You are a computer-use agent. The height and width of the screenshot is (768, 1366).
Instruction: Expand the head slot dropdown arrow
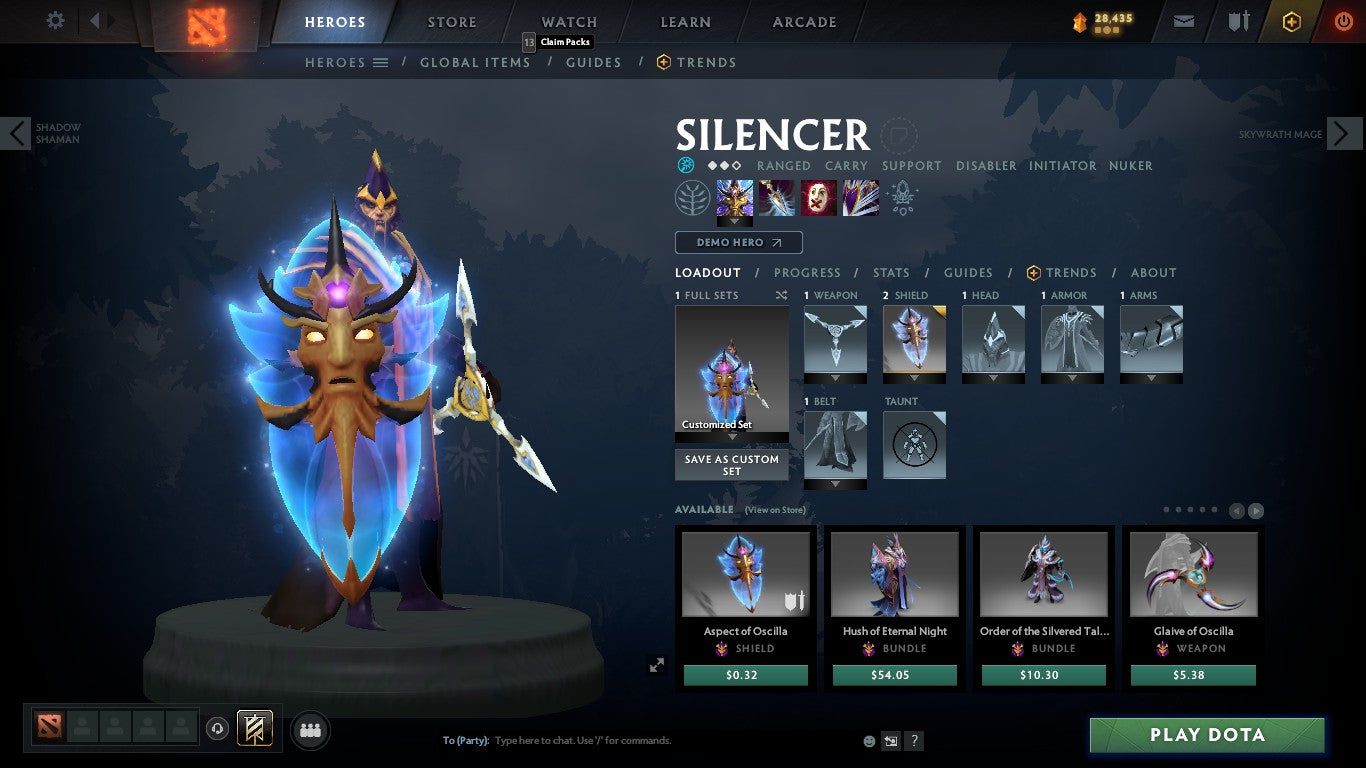pos(993,378)
